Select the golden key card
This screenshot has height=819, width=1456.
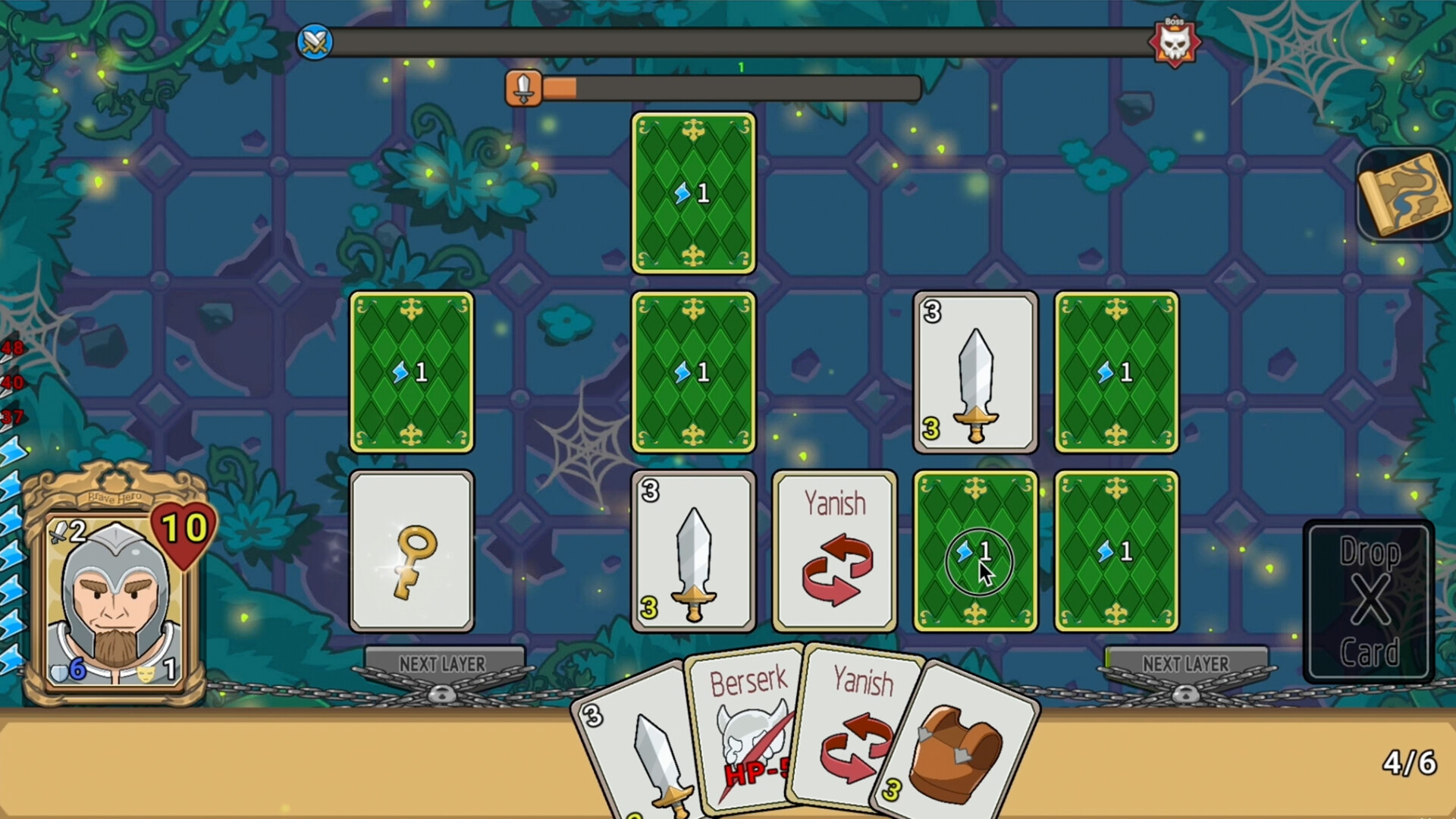pos(412,551)
